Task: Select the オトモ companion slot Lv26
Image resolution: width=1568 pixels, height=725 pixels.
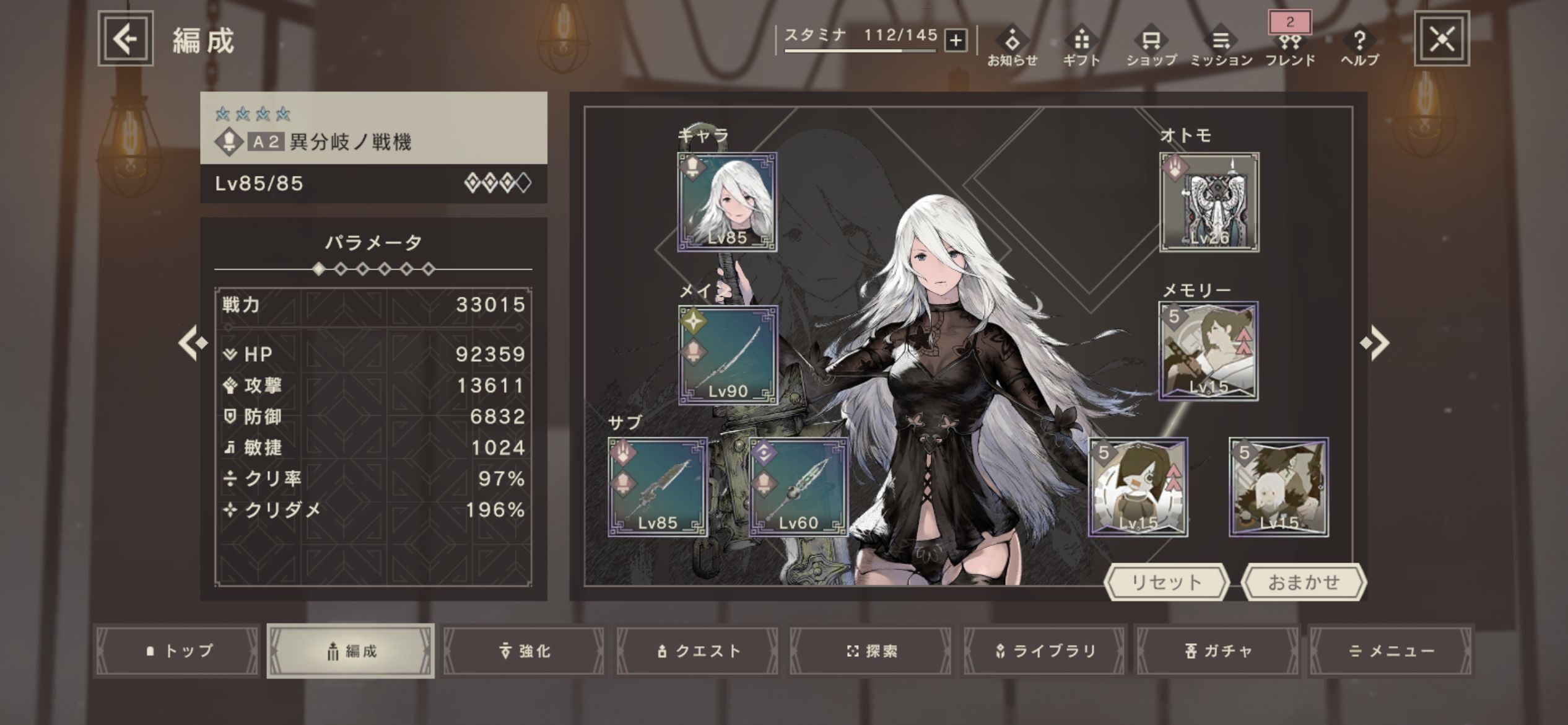Action: pyautogui.click(x=1209, y=202)
